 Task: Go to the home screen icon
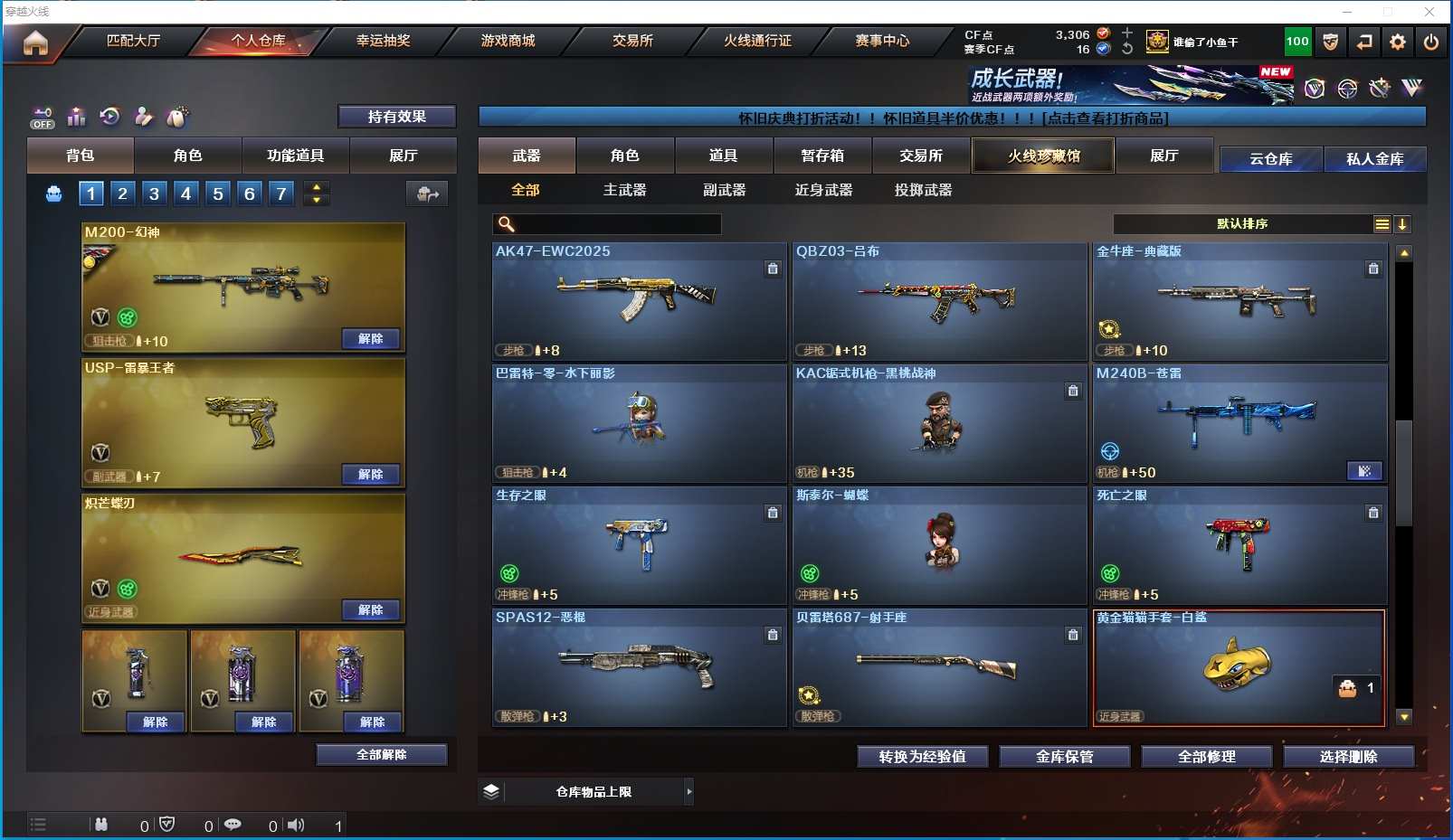click(35, 42)
